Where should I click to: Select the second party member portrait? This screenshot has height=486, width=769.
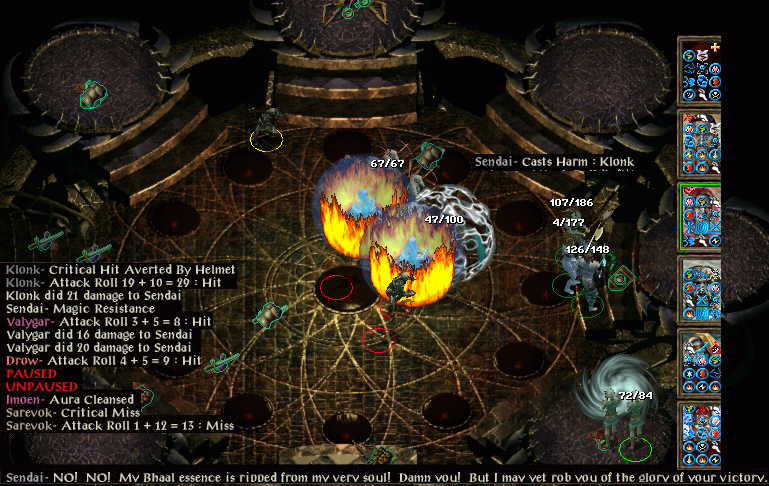pos(700,143)
